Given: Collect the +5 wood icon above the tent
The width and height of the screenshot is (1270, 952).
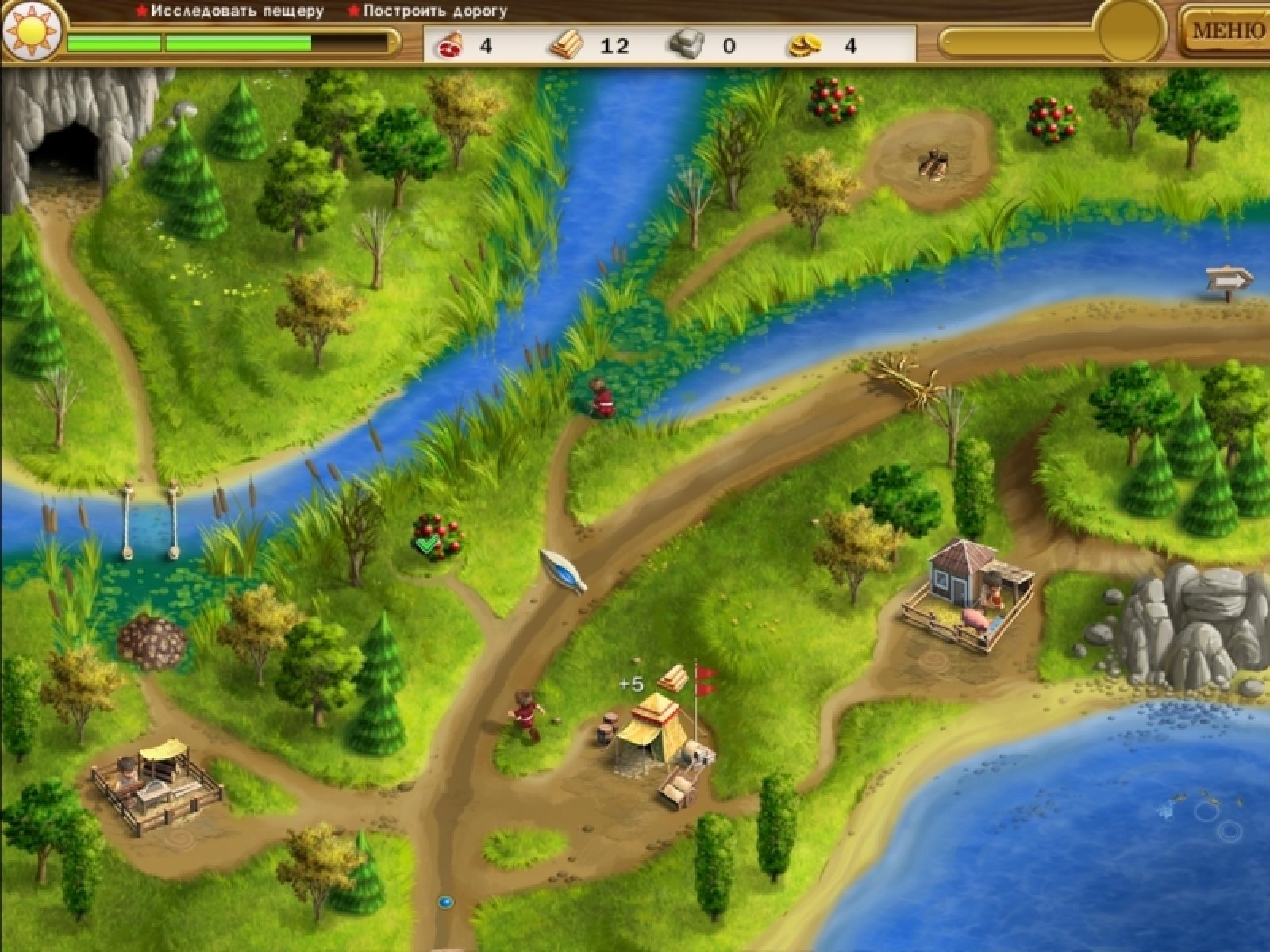Looking at the screenshot, I should pos(672,678).
